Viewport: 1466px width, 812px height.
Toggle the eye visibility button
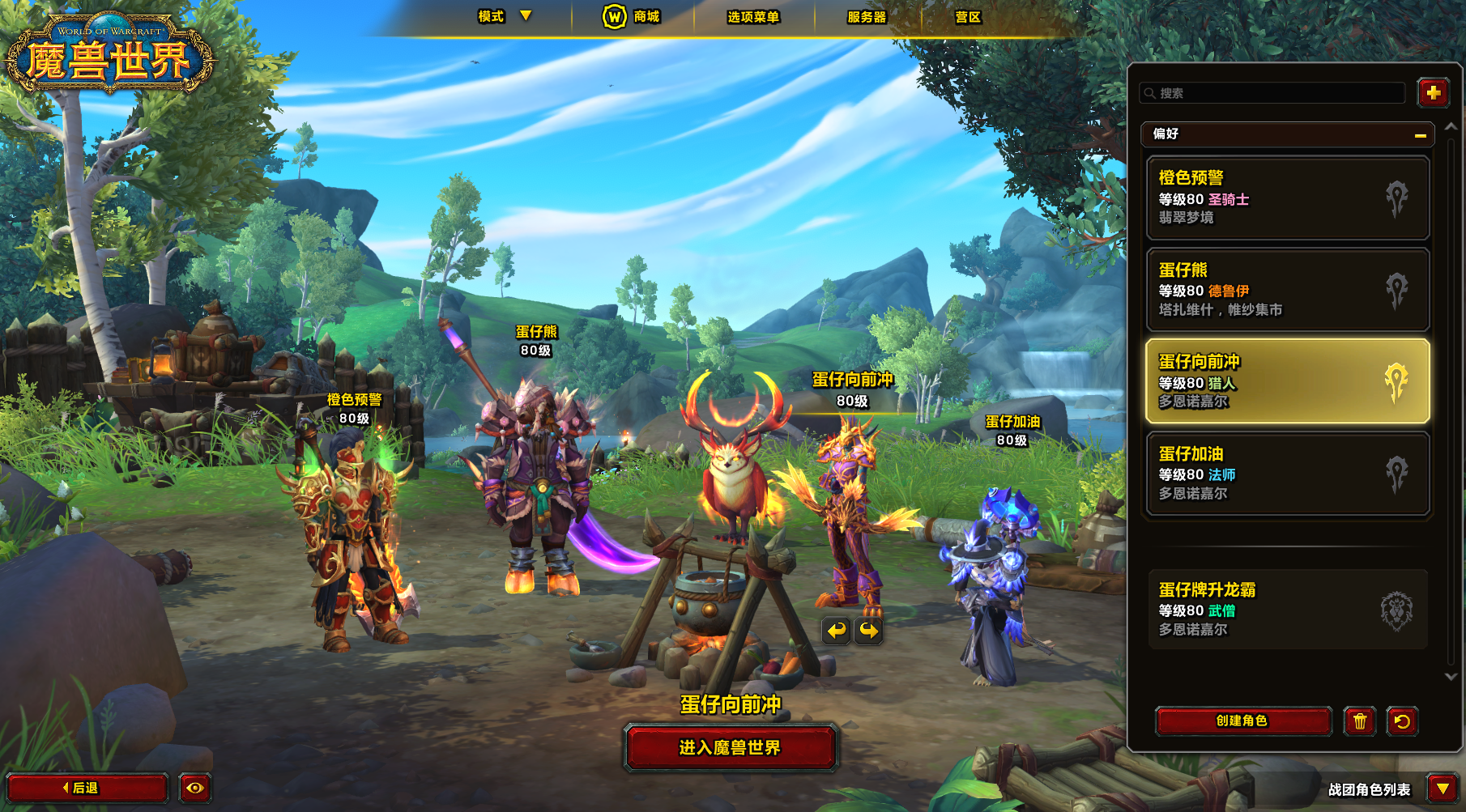point(195,788)
